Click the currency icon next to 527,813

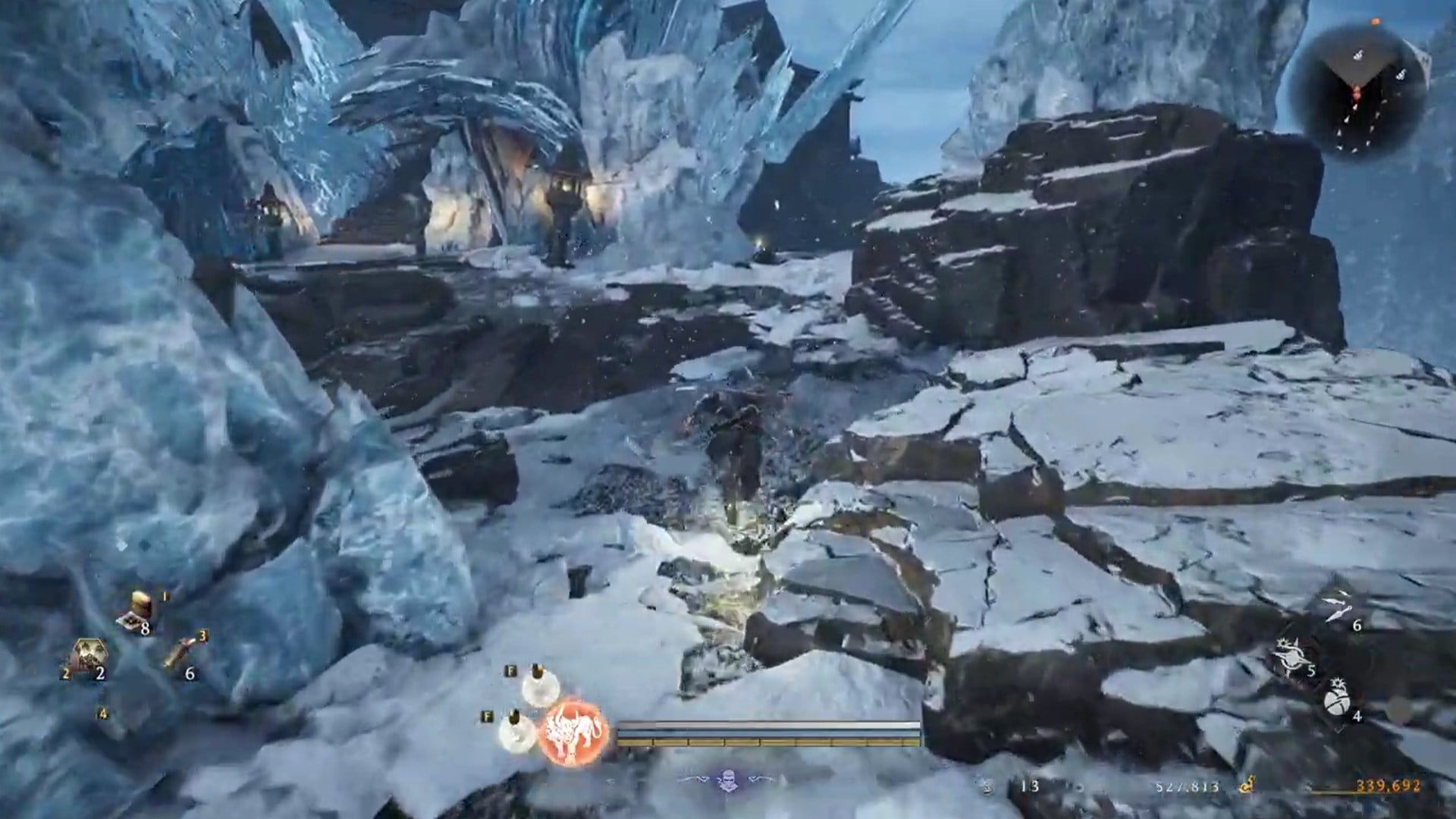click(x=1247, y=786)
